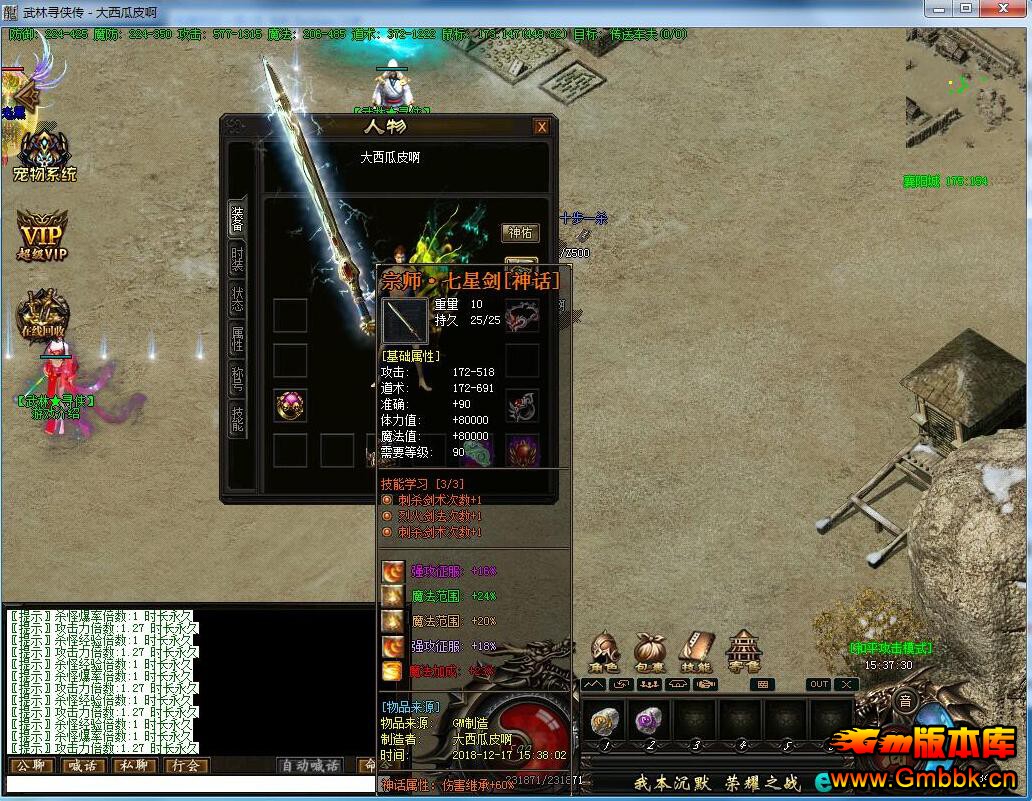The image size is (1032, 801).
Task: Open the 角色 character menu icon
Action: point(605,652)
